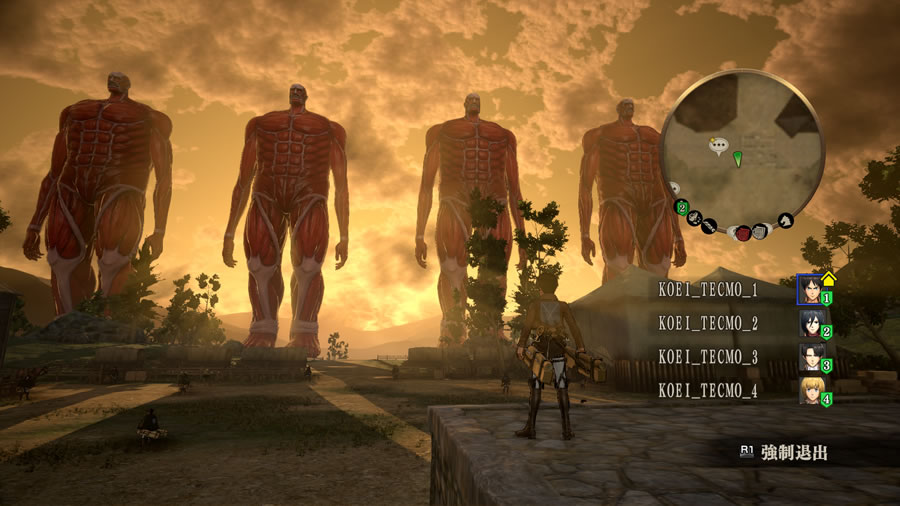
Task: Click the 強制退出 forced exit label
Action: [x=794, y=453]
